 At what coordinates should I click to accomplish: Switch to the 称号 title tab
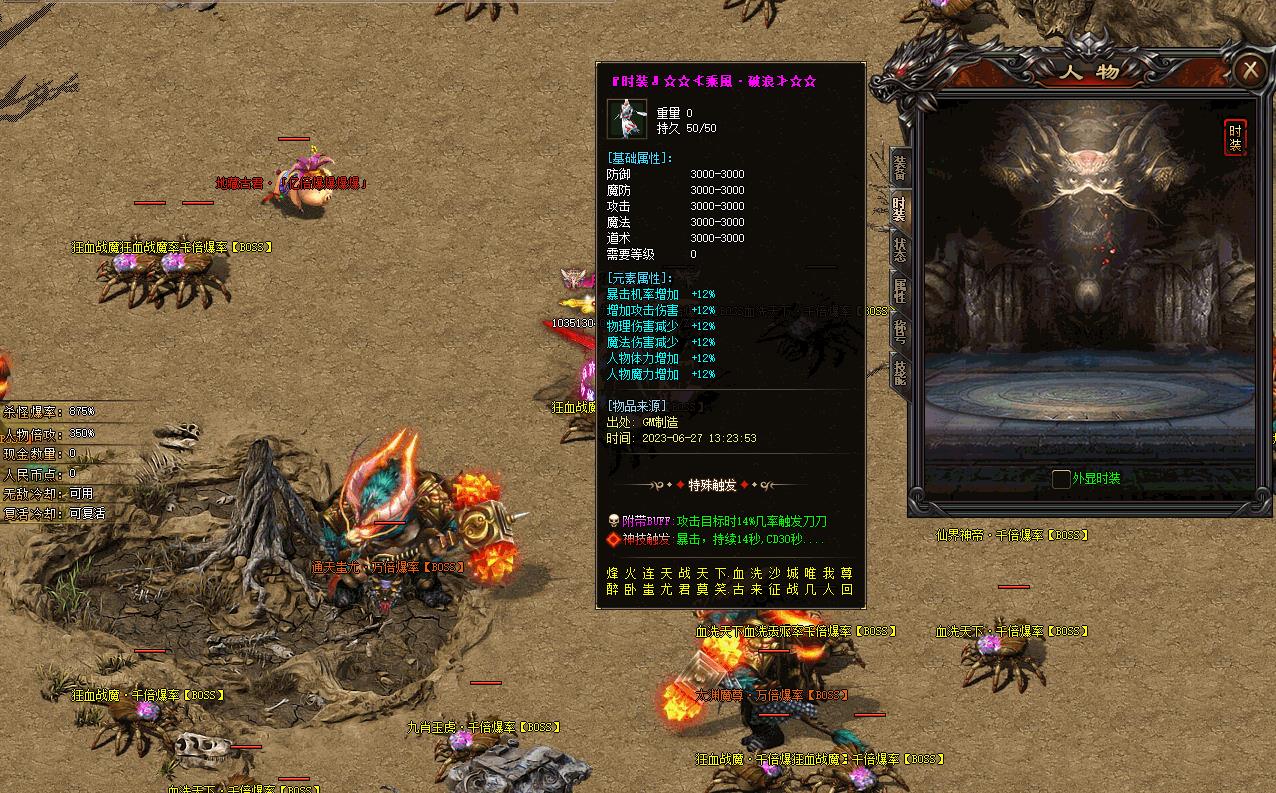[x=900, y=331]
